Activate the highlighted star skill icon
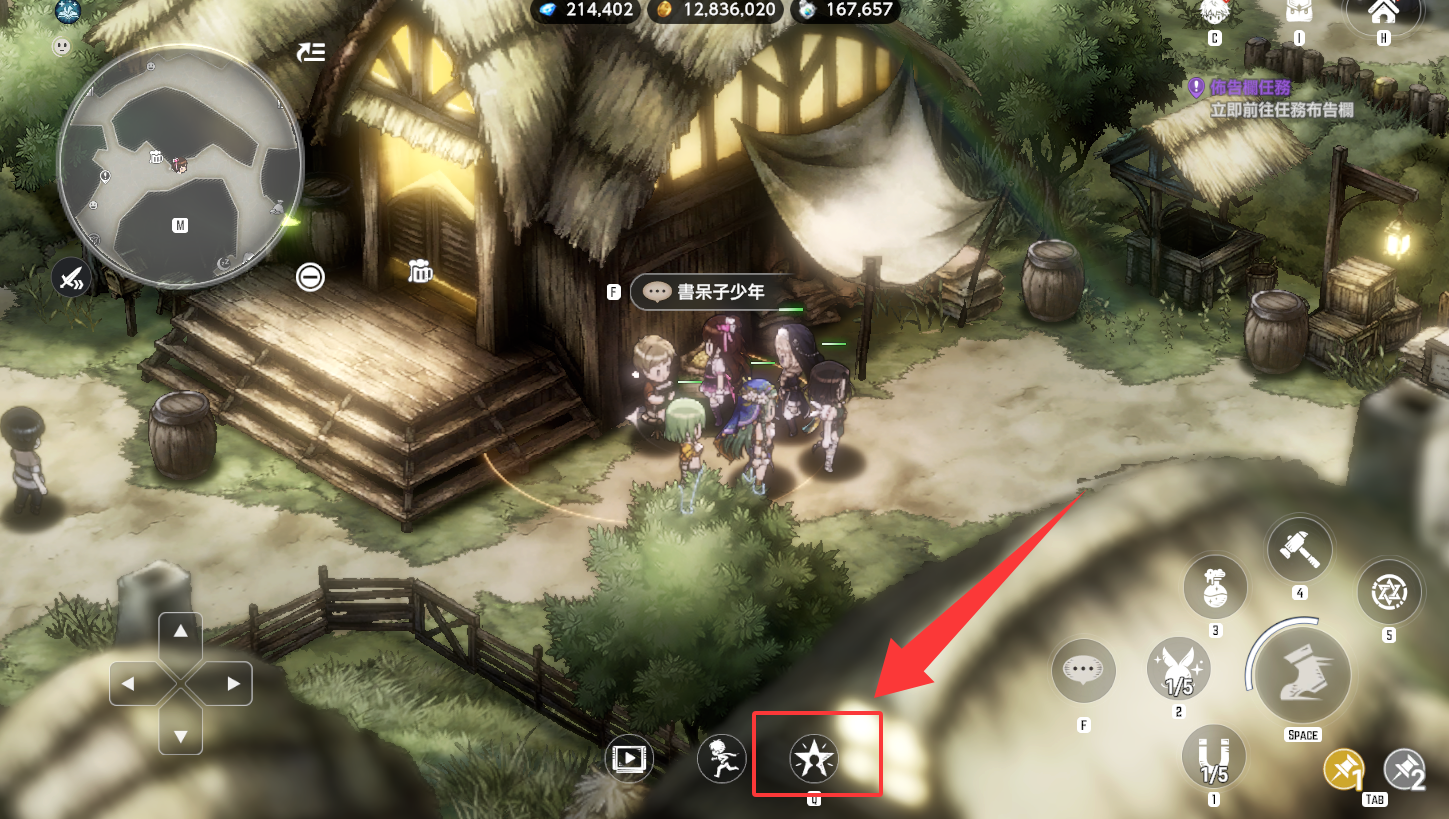1449x819 pixels. point(814,760)
